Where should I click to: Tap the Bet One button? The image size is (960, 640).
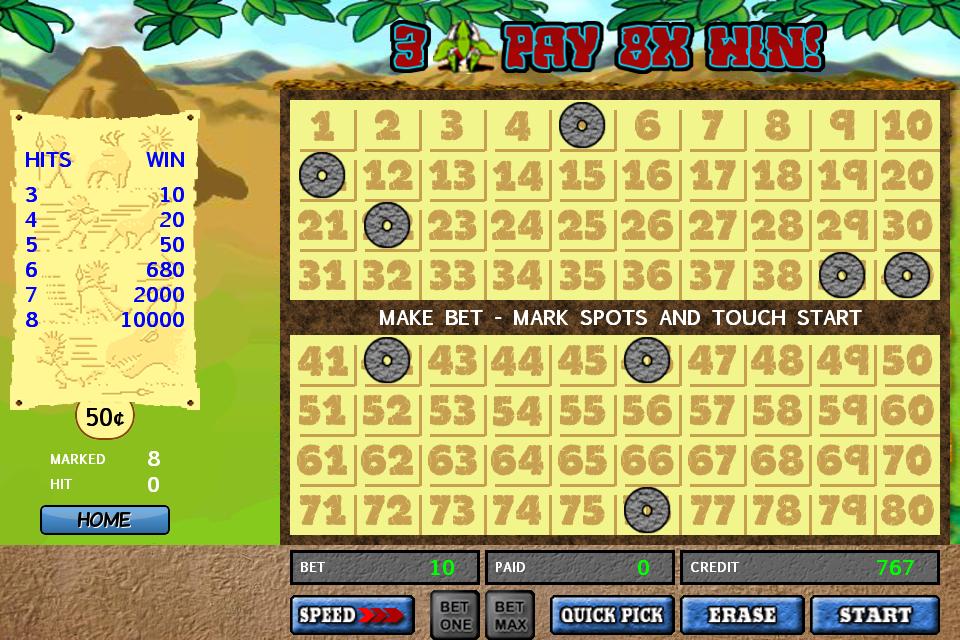tap(455, 614)
